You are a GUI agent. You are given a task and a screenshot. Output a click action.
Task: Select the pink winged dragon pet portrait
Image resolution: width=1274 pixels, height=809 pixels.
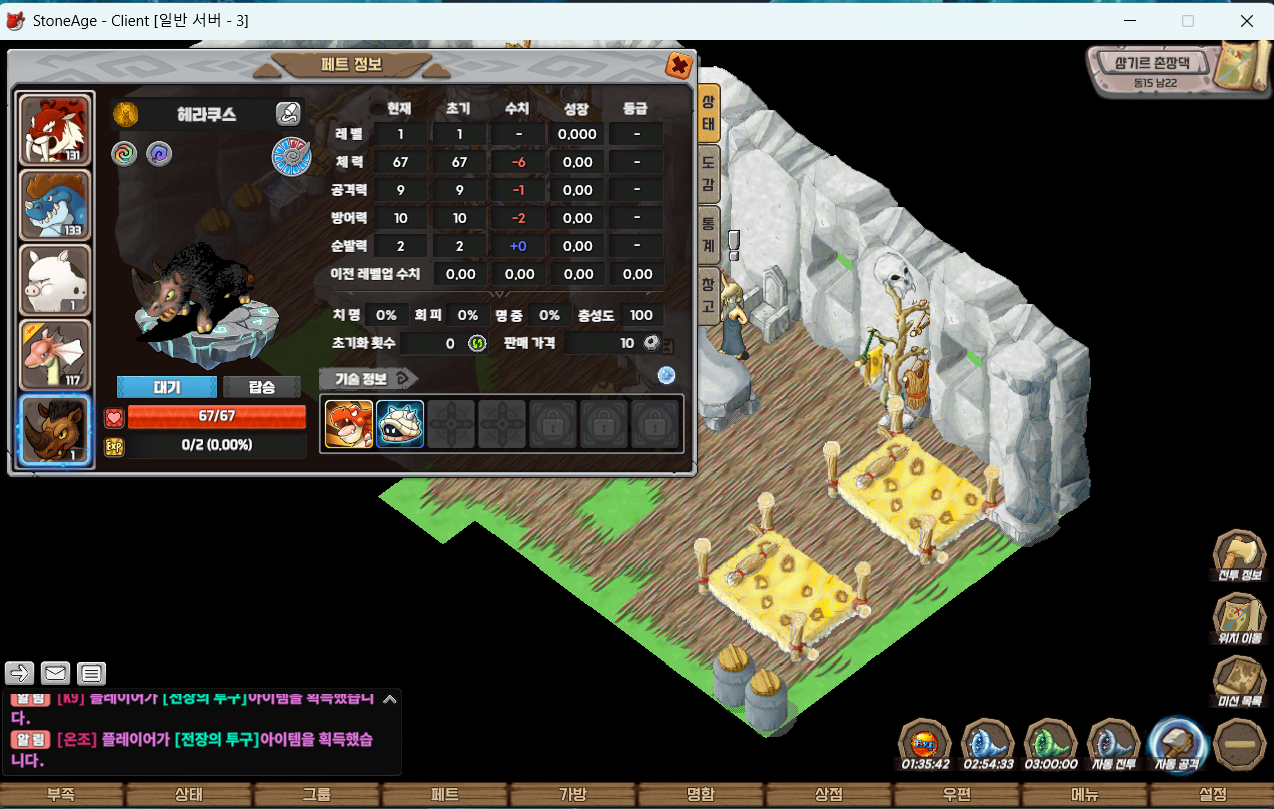pyautogui.click(x=56, y=355)
